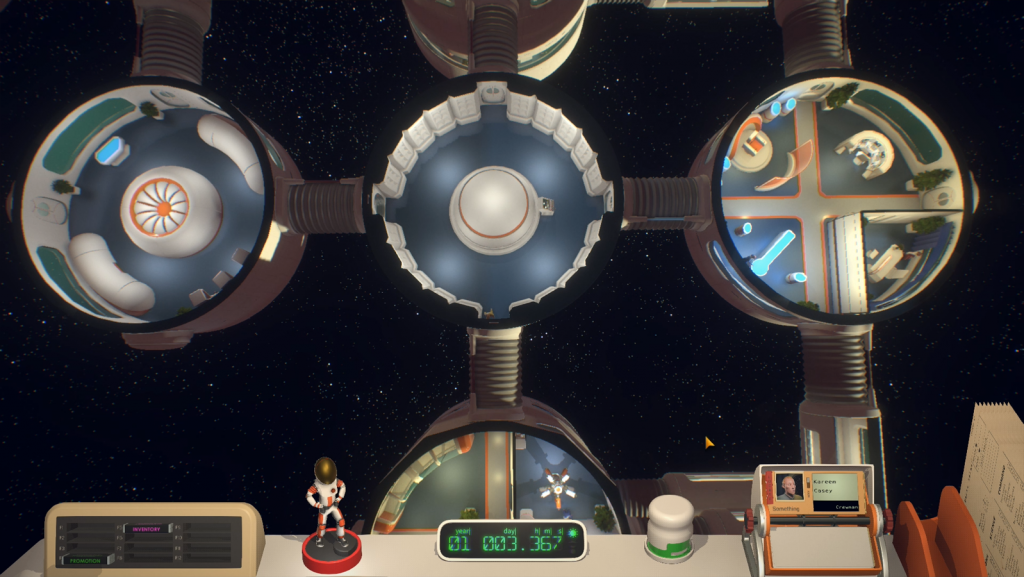This screenshot has height=577, width=1024.
Task: Push the white and green desk button
Action: tap(670, 527)
